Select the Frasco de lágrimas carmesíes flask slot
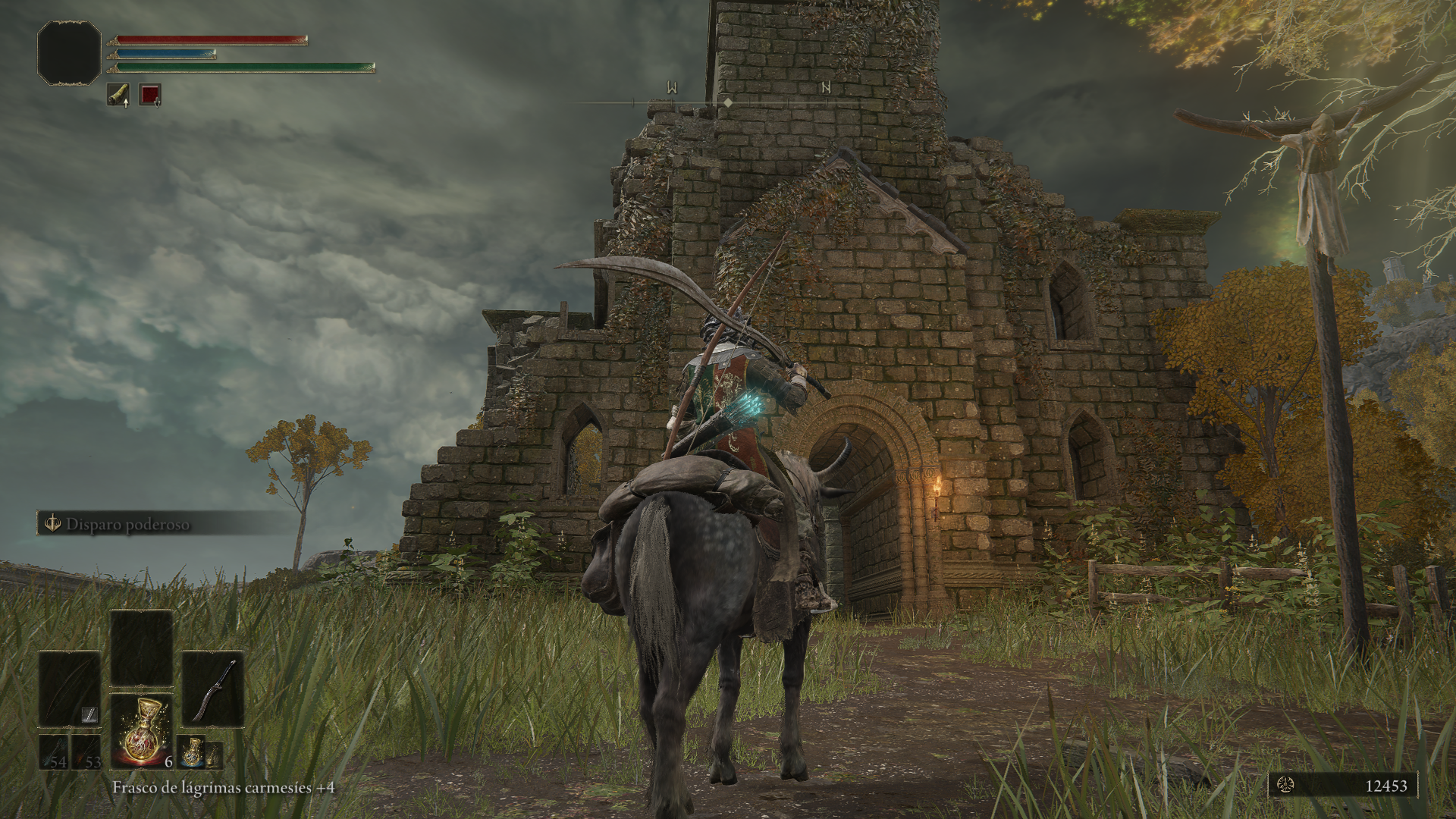This screenshot has width=1456, height=819. pos(142,730)
